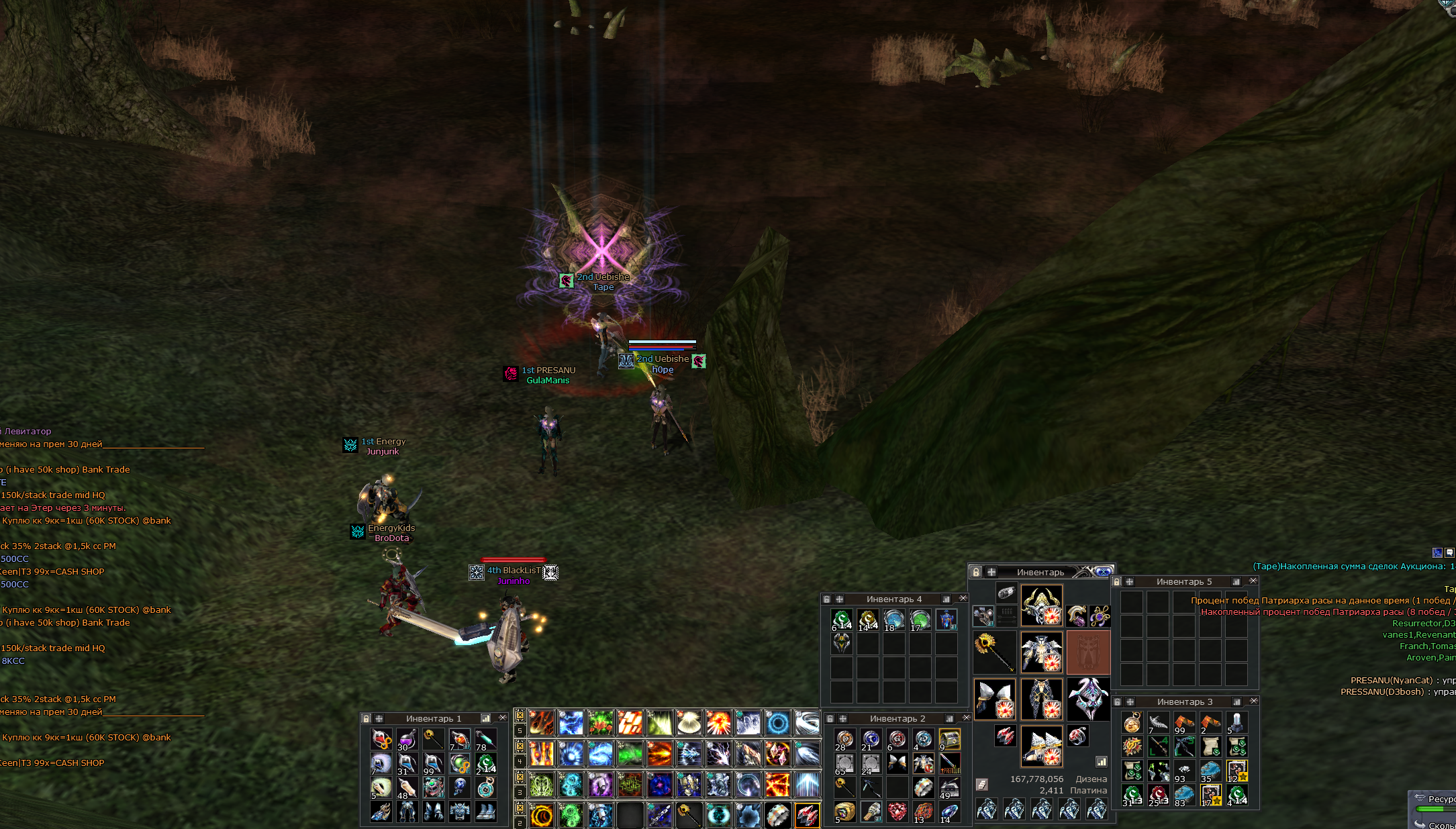Close the Инвентарь 2 panel

tap(966, 718)
